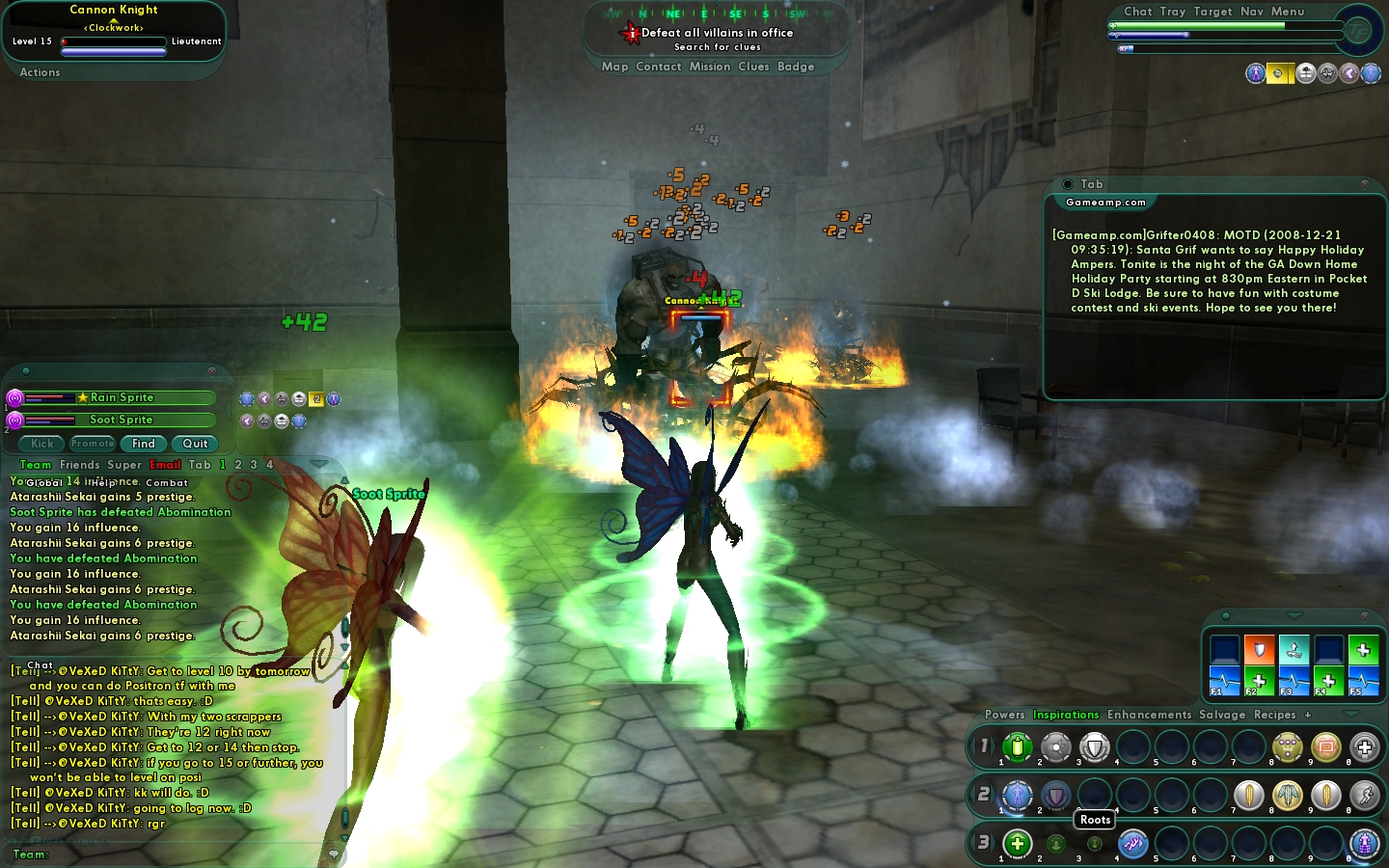Click the Find button in team window
The width and height of the screenshot is (1389, 868).
click(x=144, y=444)
